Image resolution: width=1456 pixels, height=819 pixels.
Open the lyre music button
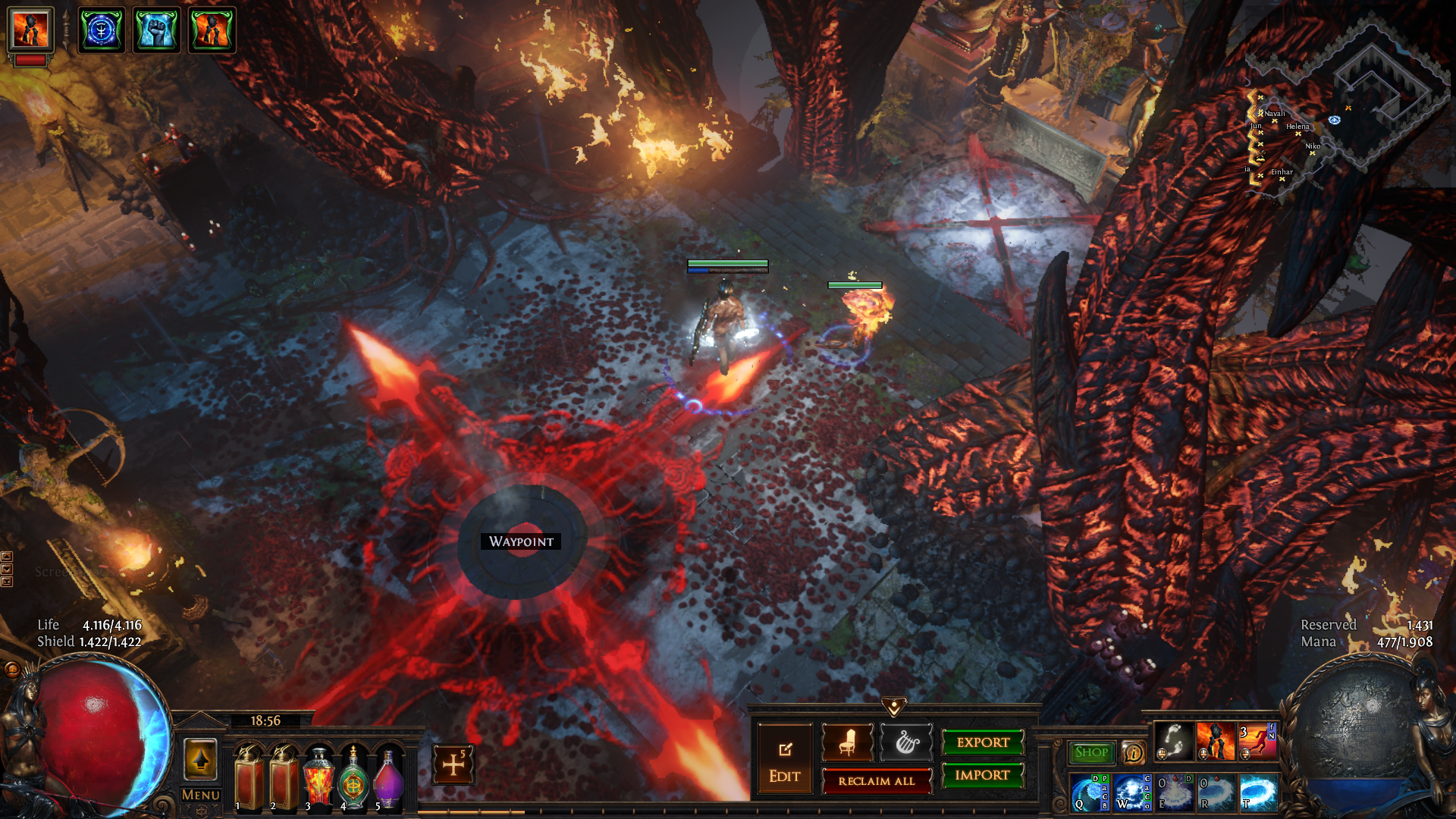906,742
